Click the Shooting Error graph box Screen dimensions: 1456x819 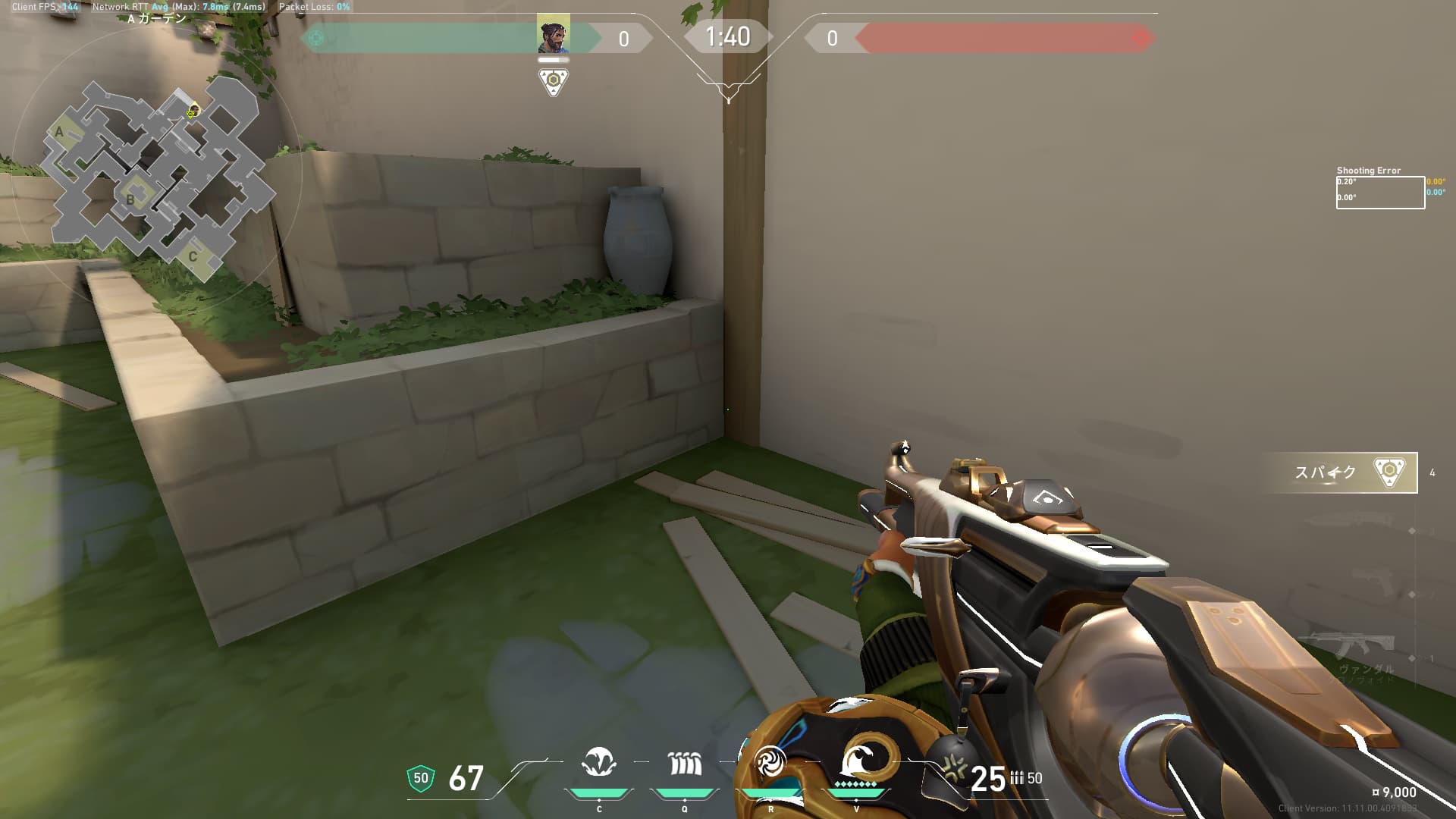pyautogui.click(x=1380, y=192)
